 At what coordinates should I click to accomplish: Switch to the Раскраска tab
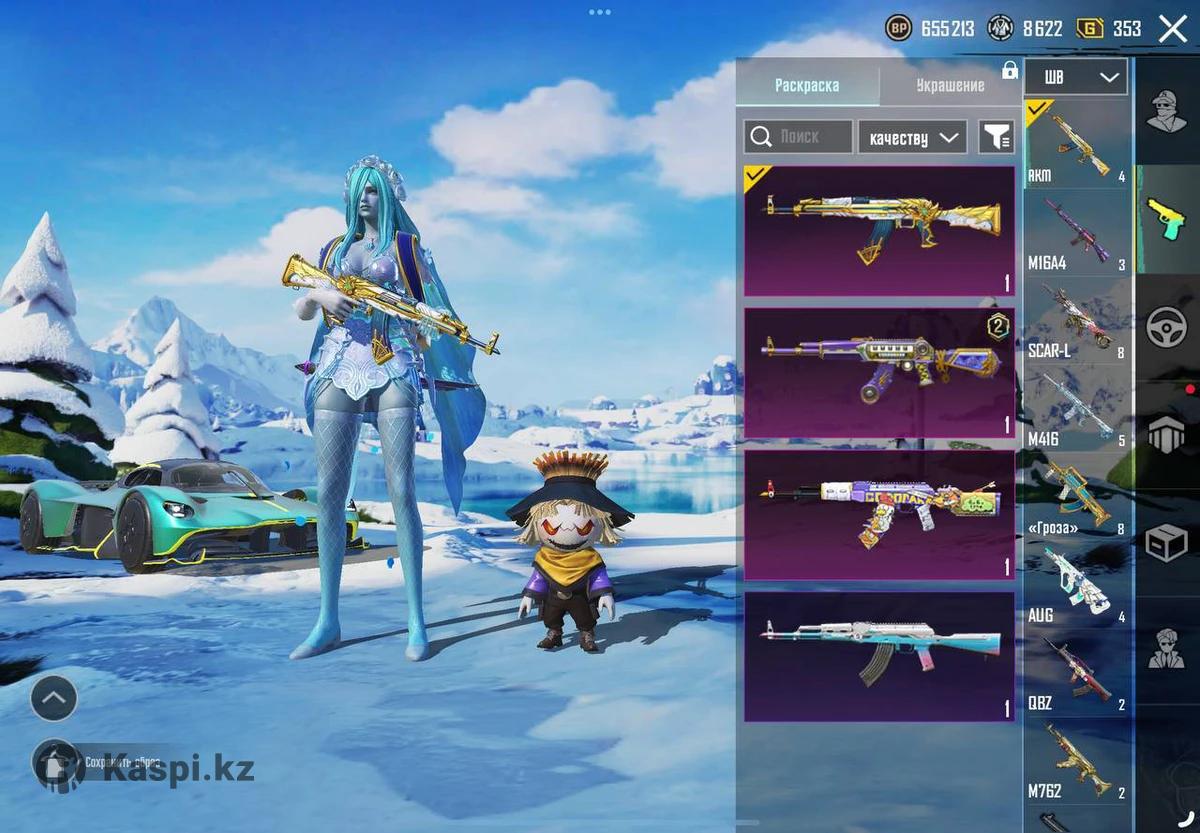807,86
